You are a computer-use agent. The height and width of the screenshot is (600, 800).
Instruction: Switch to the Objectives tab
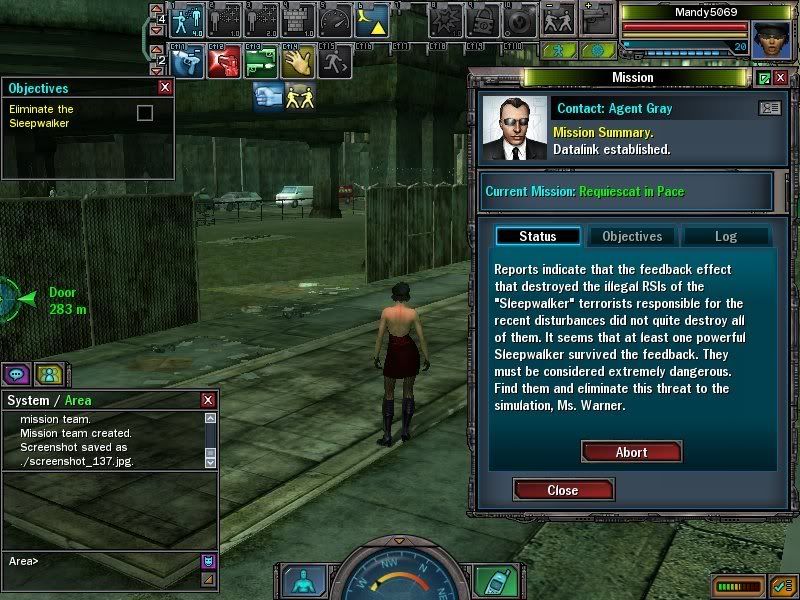pos(632,237)
